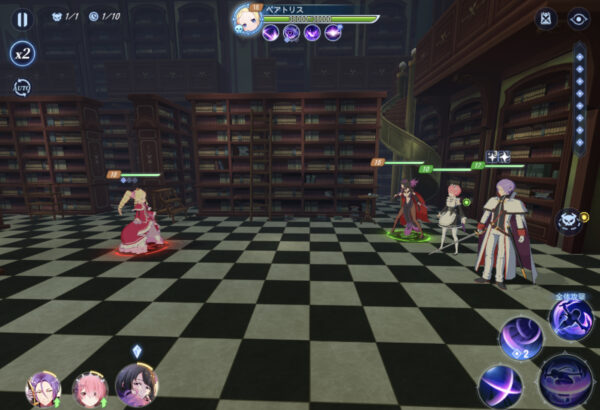Toggle the x2 battle speed
This screenshot has height=410, width=600.
(22, 53)
